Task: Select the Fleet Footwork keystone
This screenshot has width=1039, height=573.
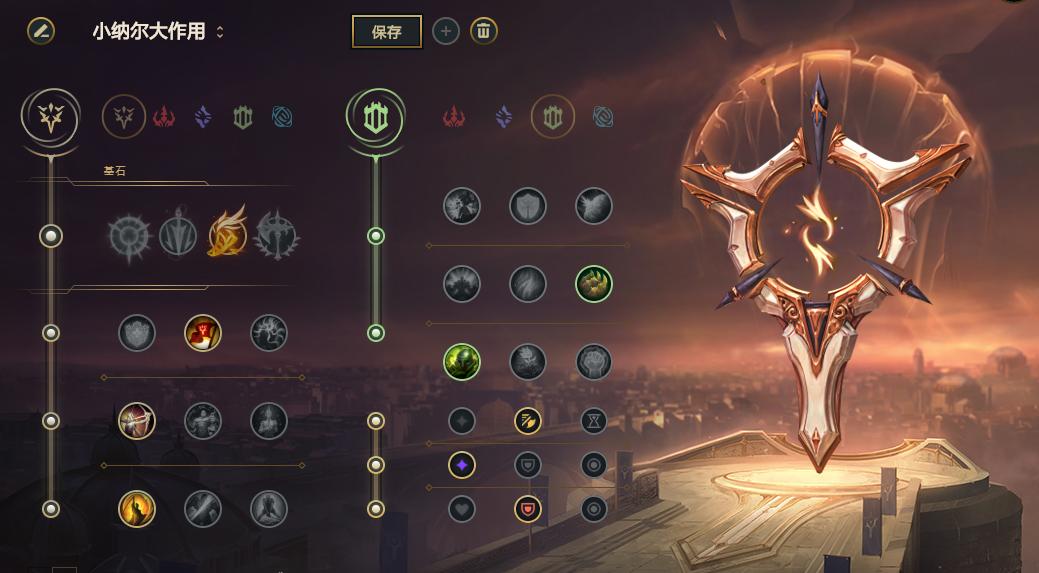Action: tap(227, 235)
